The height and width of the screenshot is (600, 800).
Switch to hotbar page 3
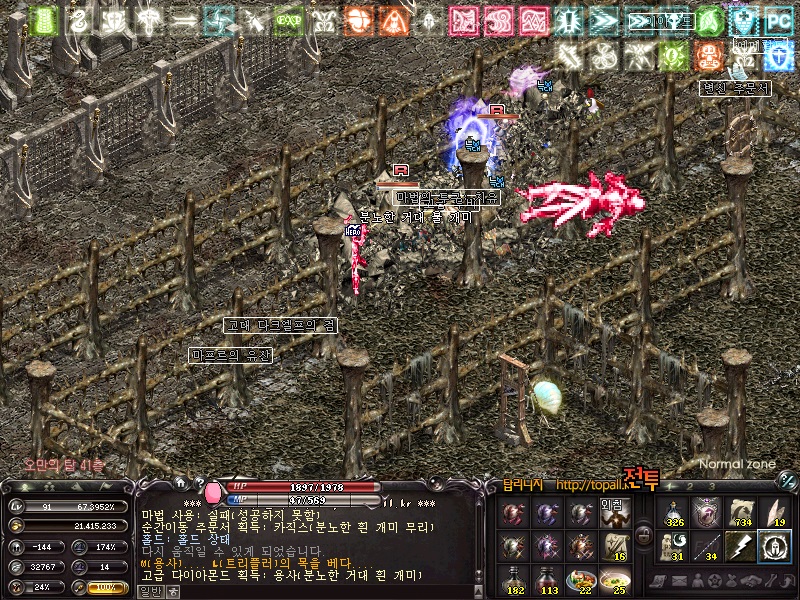click(x=713, y=486)
